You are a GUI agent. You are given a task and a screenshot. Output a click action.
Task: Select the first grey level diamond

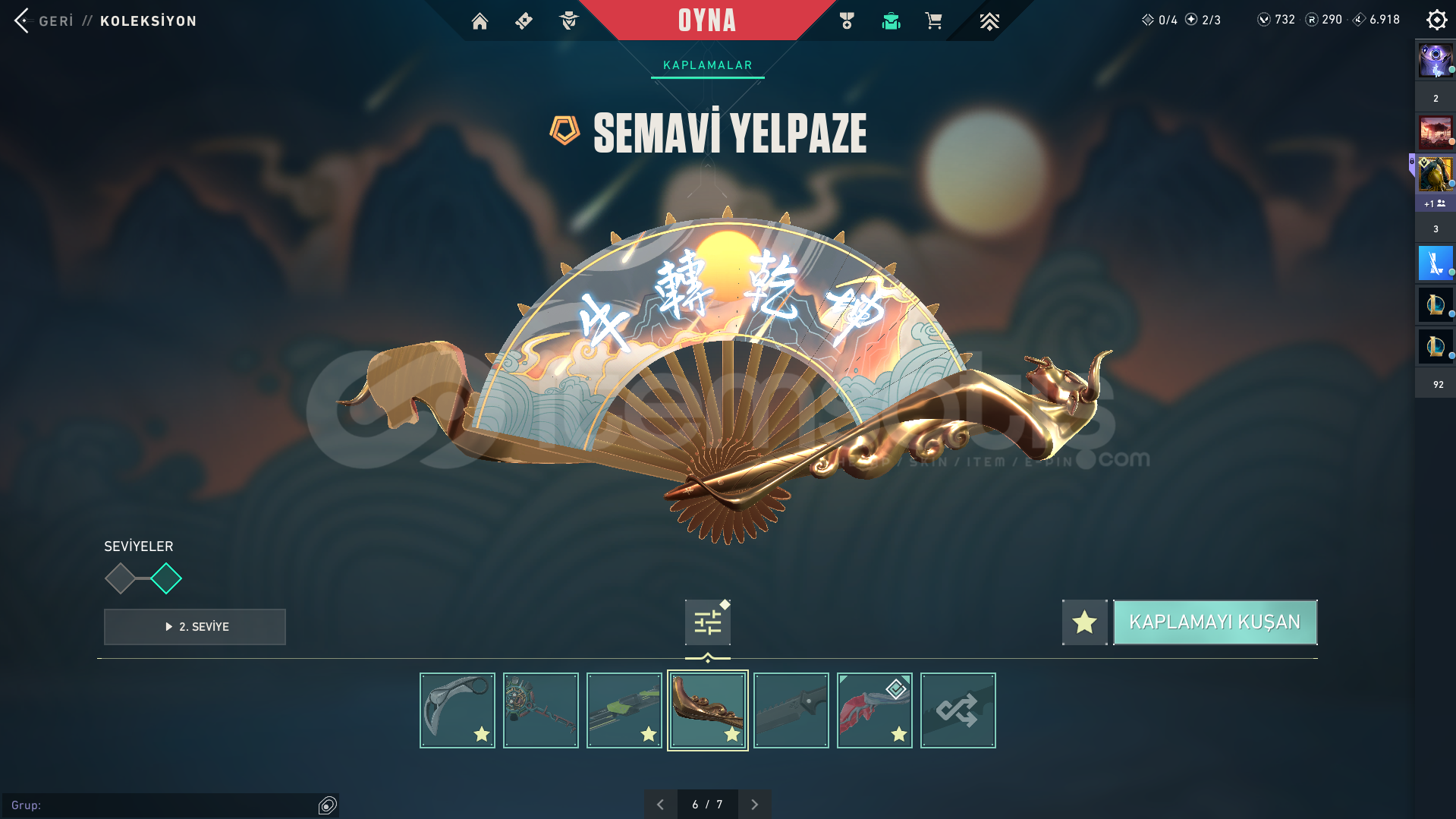point(120,579)
